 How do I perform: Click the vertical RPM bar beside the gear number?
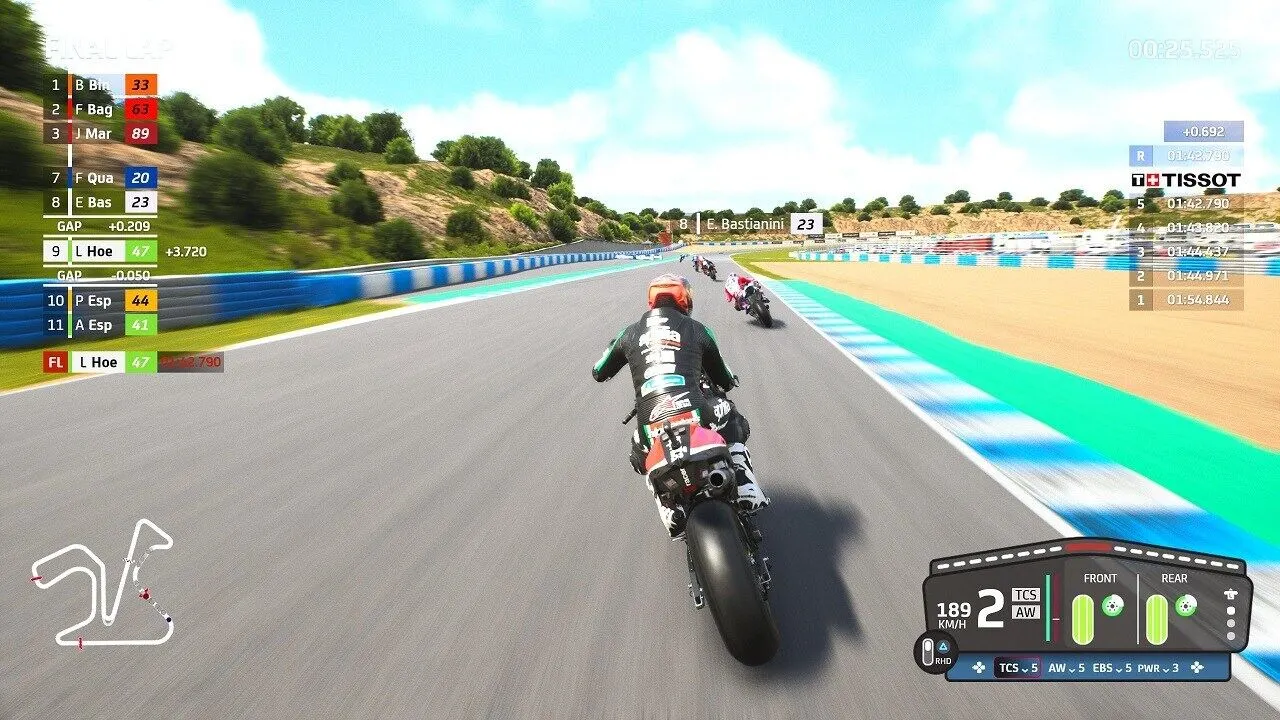(1047, 606)
